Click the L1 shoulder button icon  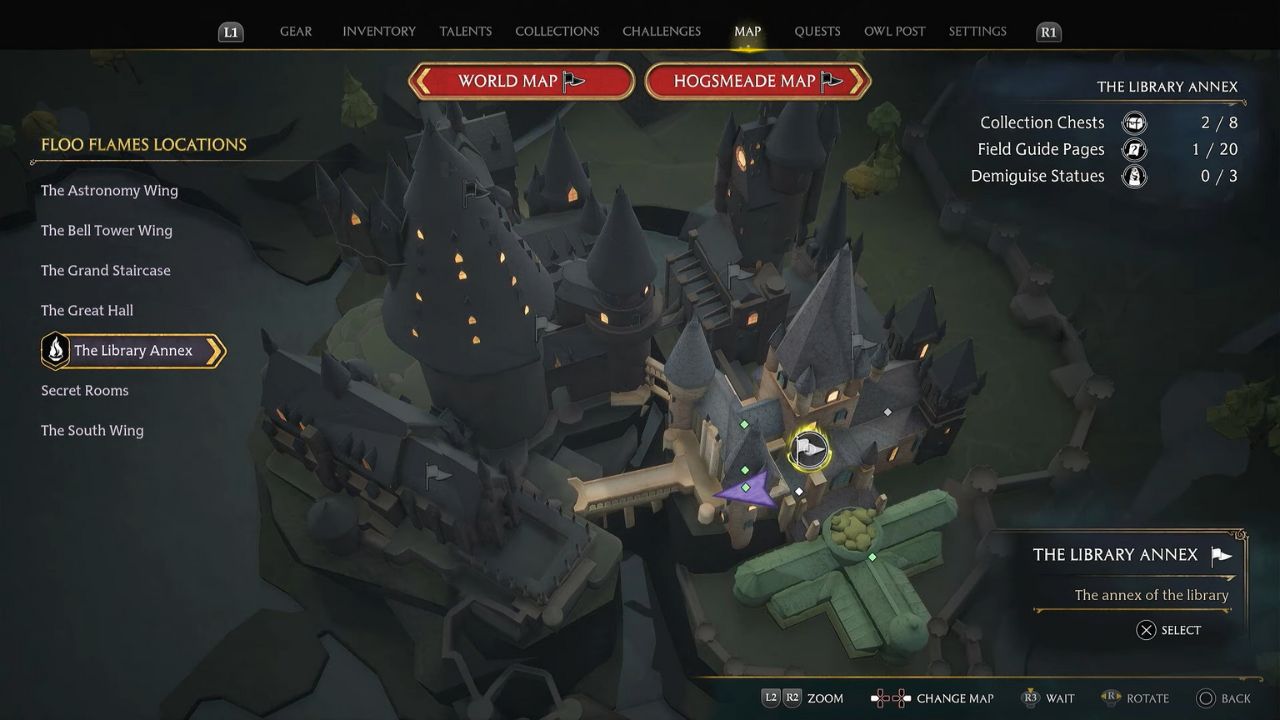(231, 31)
